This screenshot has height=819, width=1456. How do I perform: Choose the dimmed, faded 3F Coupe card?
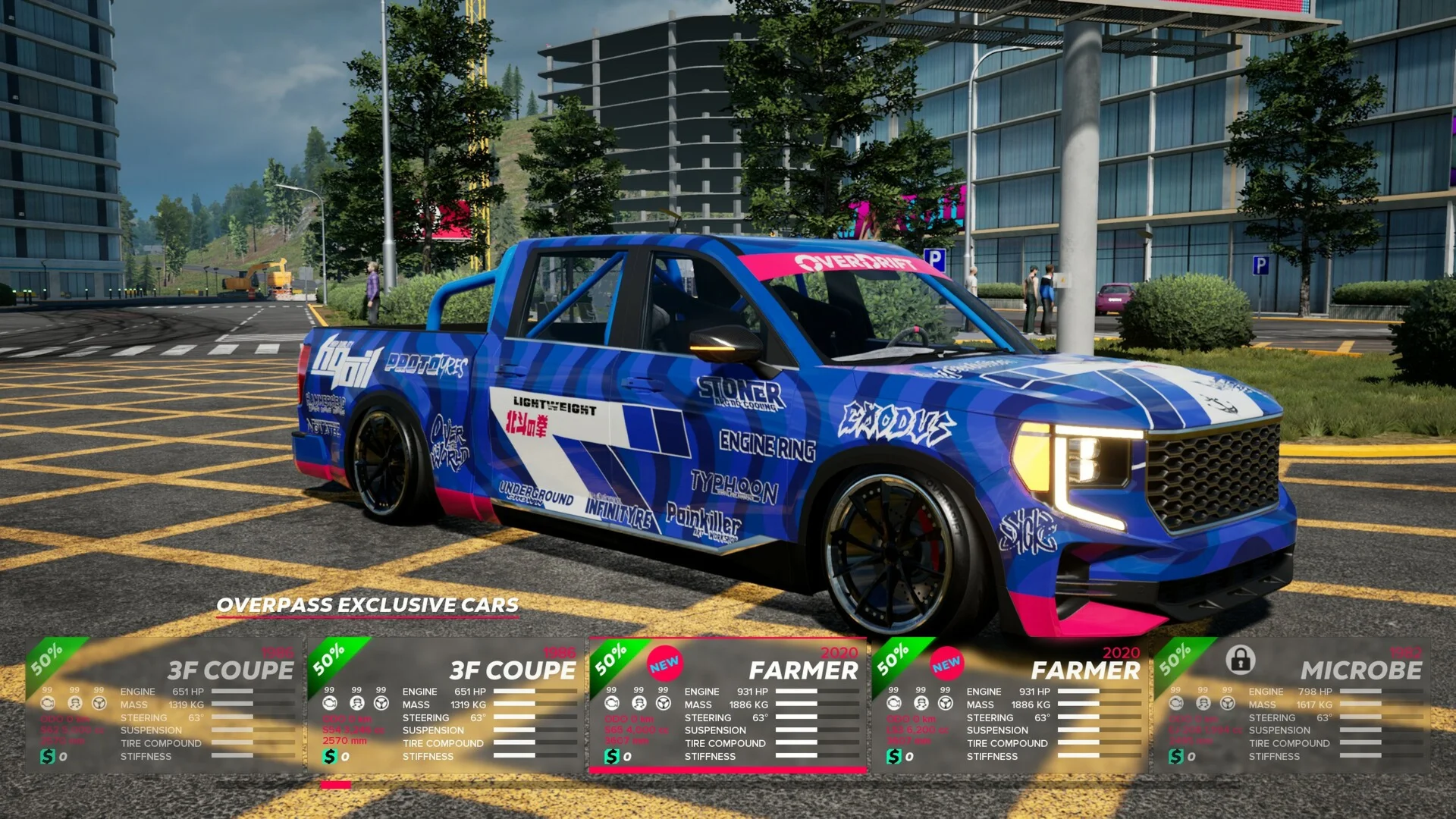pyautogui.click(x=164, y=705)
